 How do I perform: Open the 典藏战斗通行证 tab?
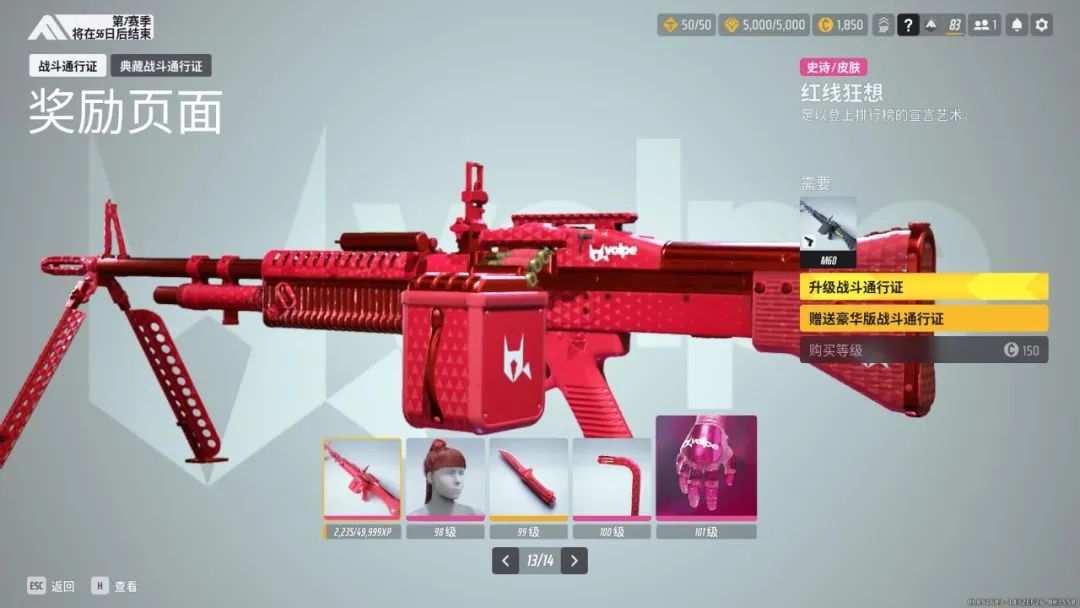coord(160,67)
